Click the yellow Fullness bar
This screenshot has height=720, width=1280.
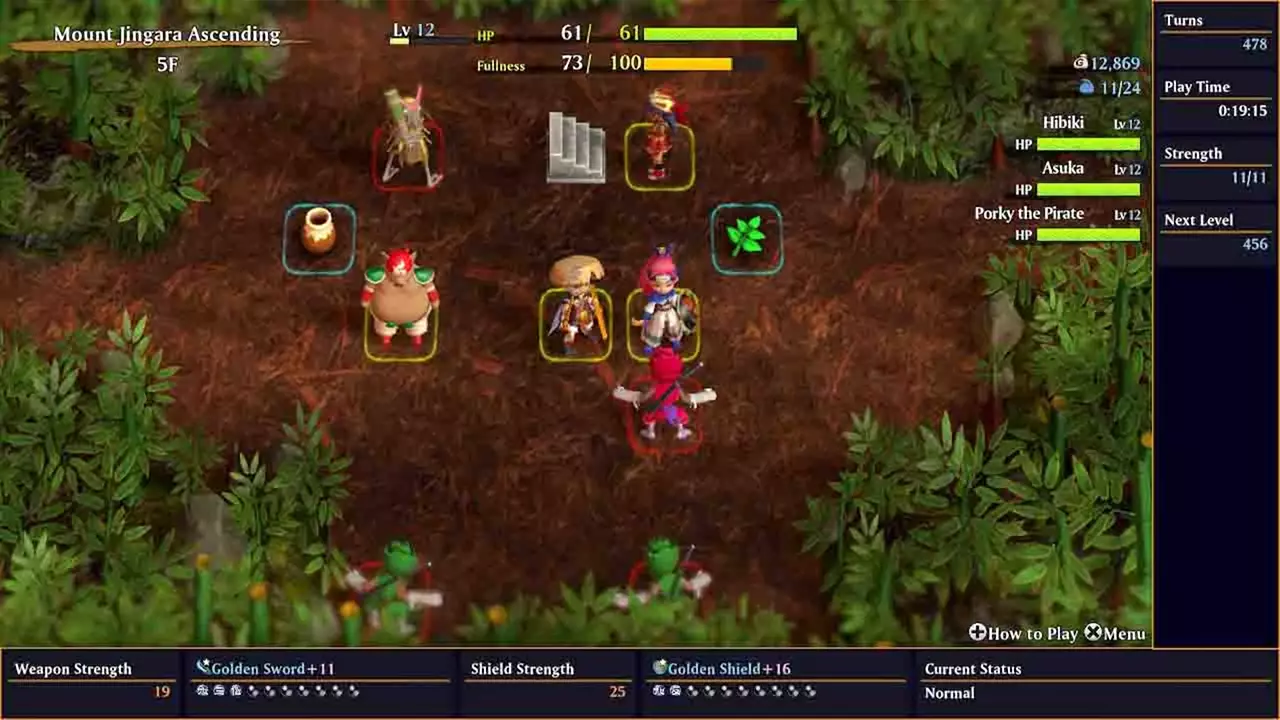689,63
